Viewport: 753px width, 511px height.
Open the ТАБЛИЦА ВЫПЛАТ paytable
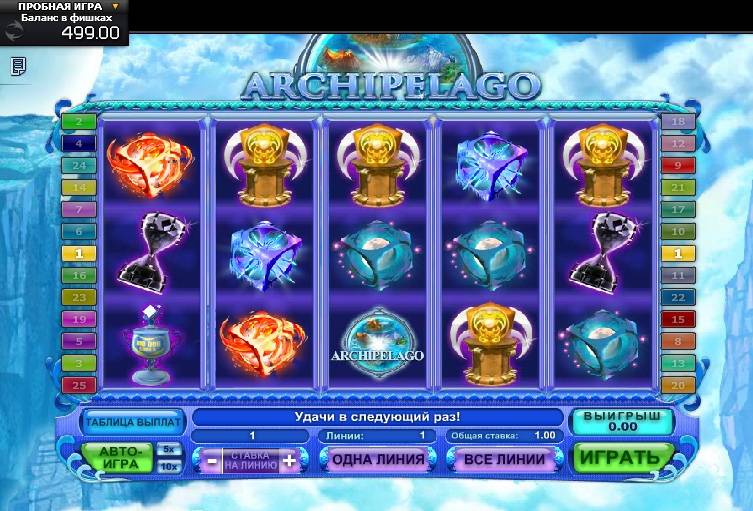click(x=134, y=421)
